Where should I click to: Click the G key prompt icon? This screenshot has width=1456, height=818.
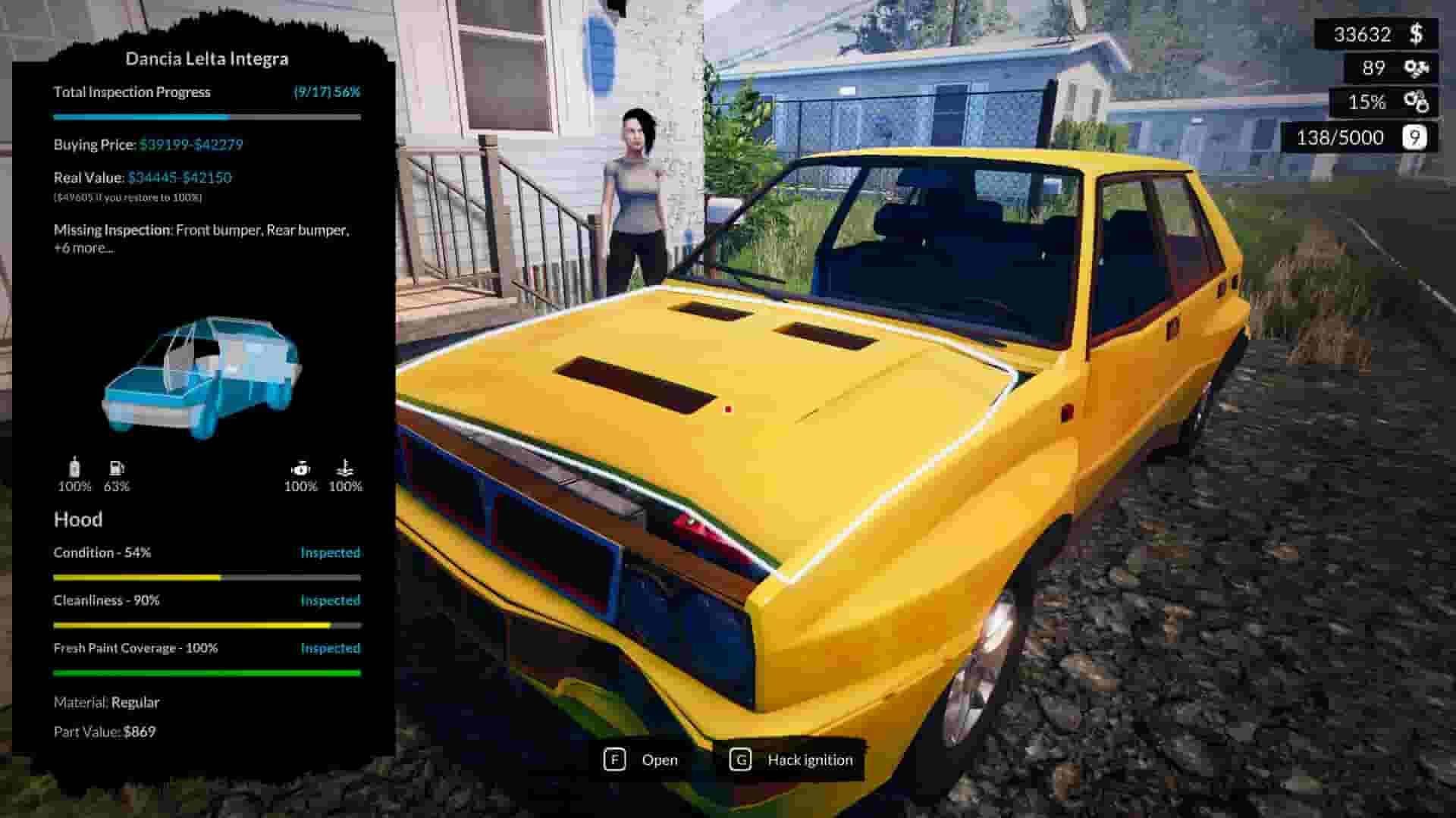point(740,759)
